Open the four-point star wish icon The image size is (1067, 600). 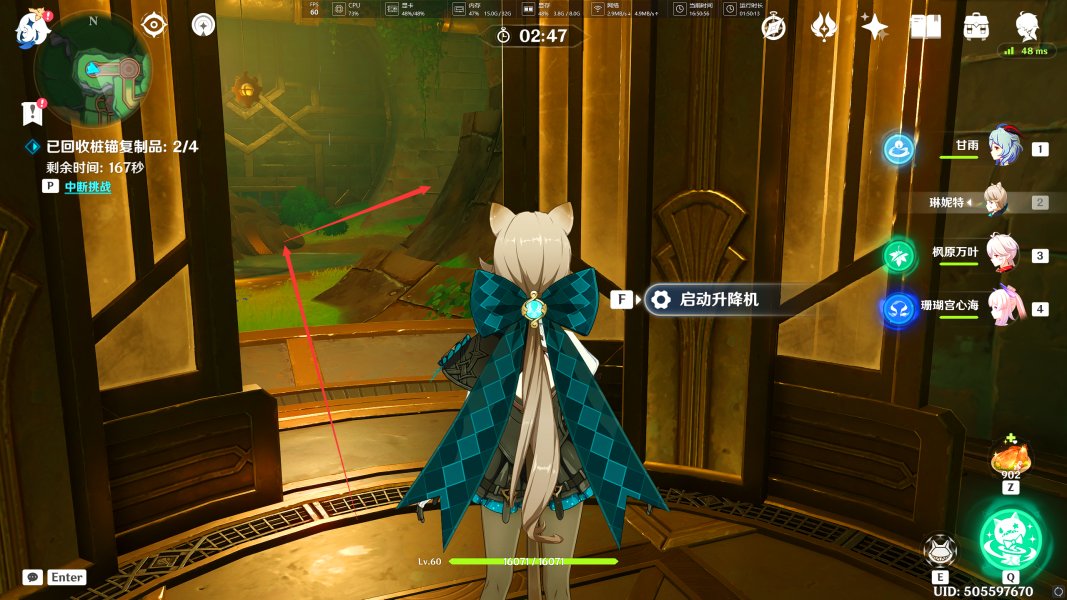(x=874, y=27)
